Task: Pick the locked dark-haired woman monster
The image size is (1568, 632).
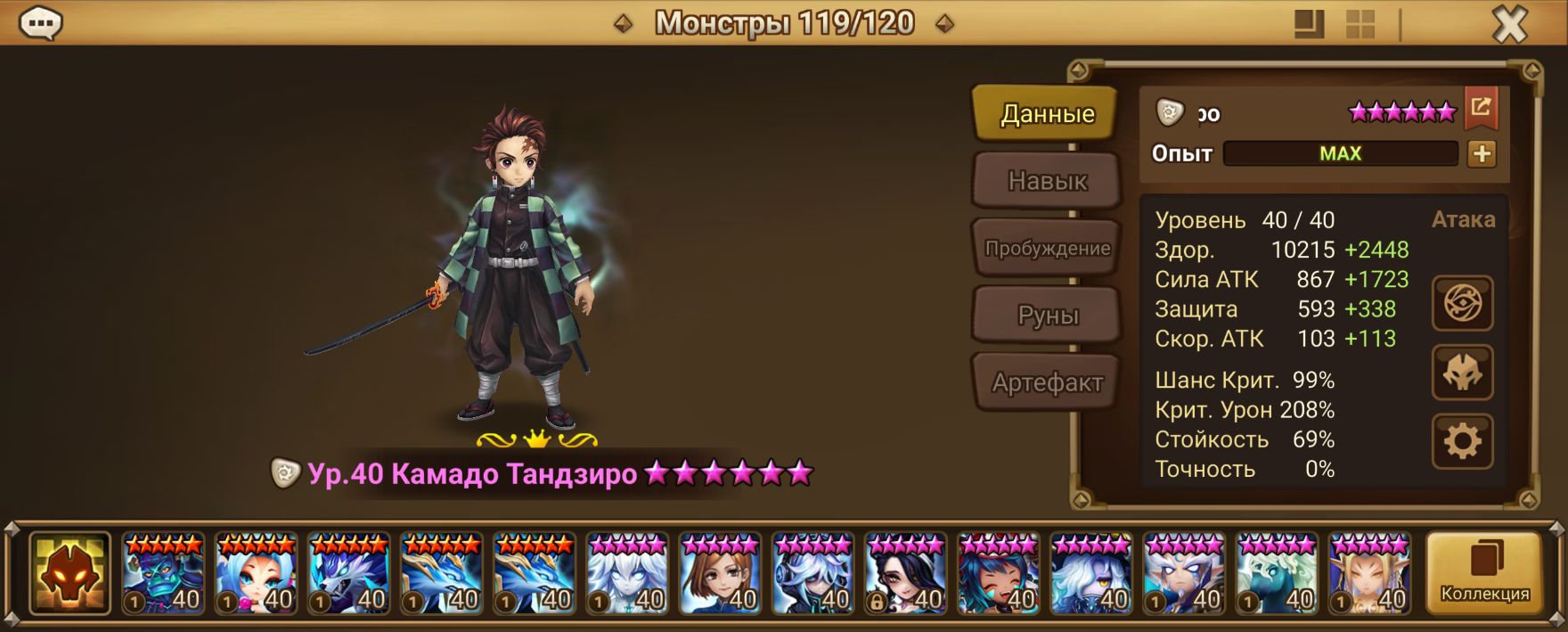Action: point(906,573)
